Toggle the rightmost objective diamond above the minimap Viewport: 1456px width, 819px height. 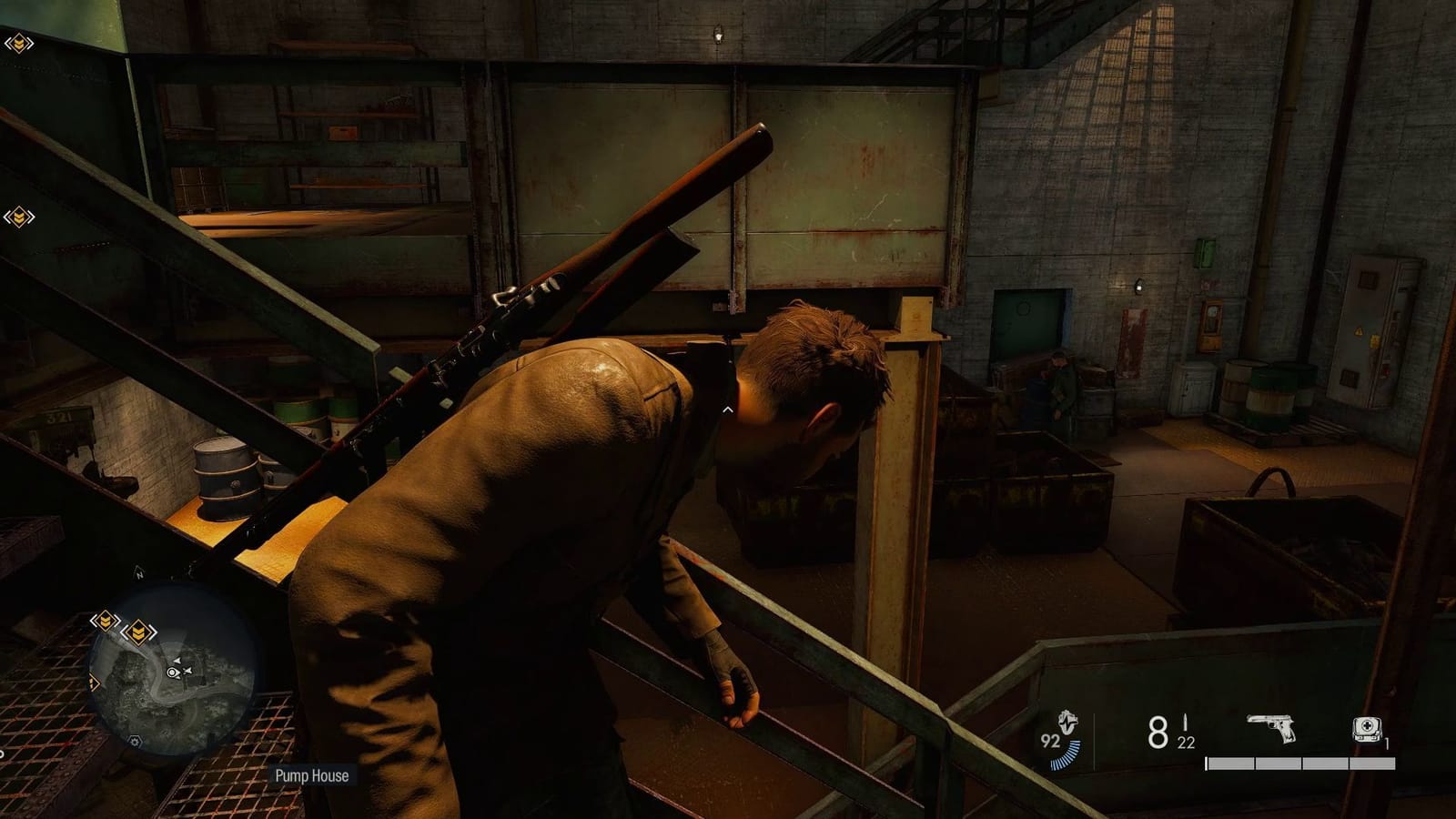138,631
